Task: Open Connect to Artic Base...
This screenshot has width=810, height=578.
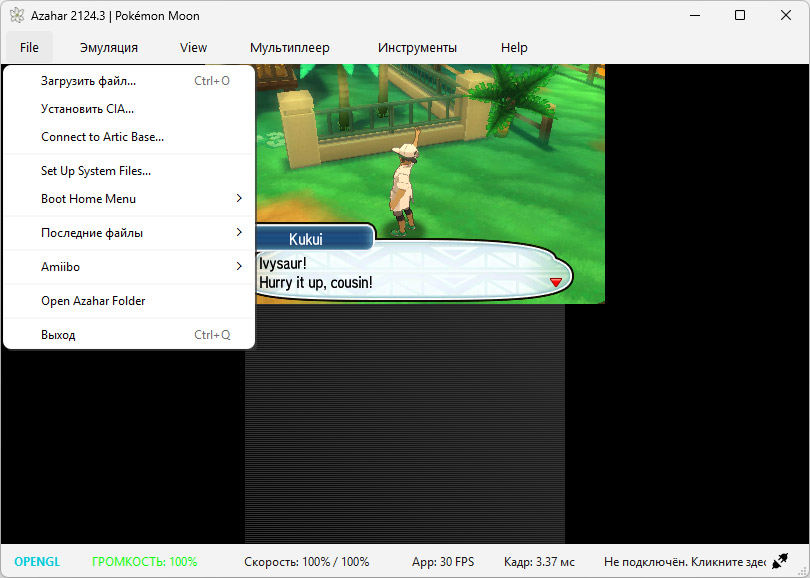Action: [102, 137]
